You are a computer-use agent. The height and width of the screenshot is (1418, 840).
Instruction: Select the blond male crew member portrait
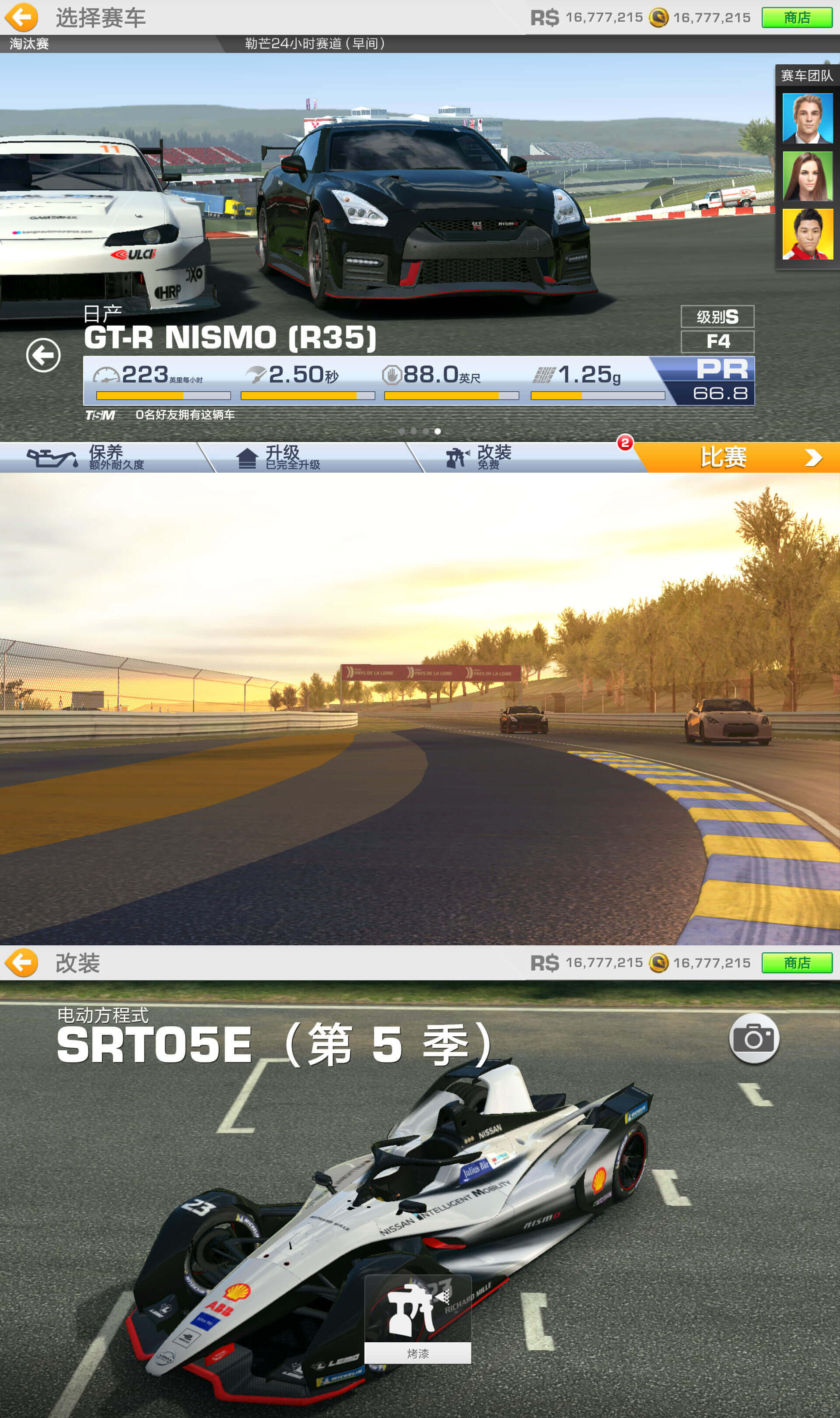(x=807, y=118)
